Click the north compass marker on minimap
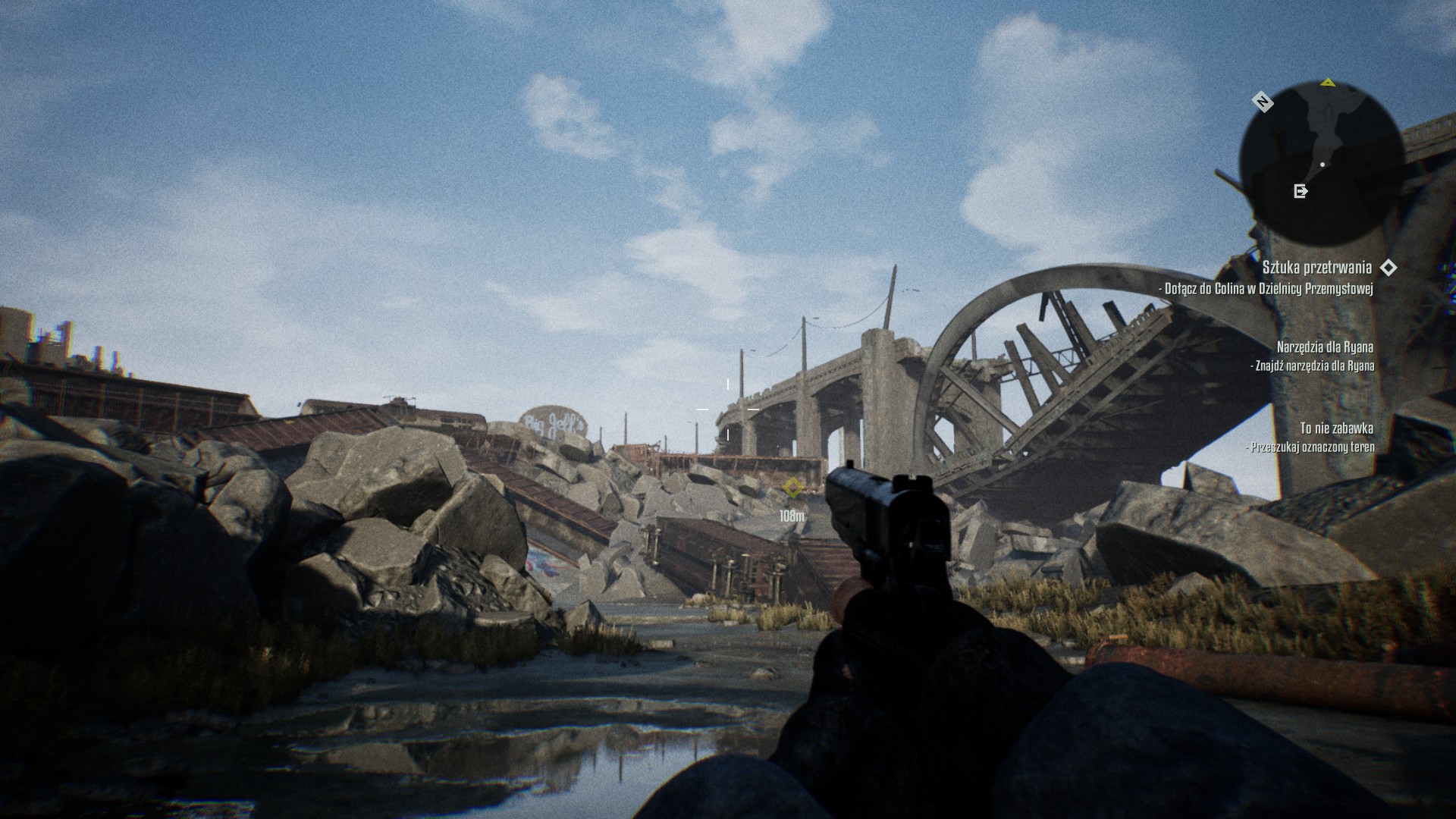The height and width of the screenshot is (819, 1456). 1263,102
